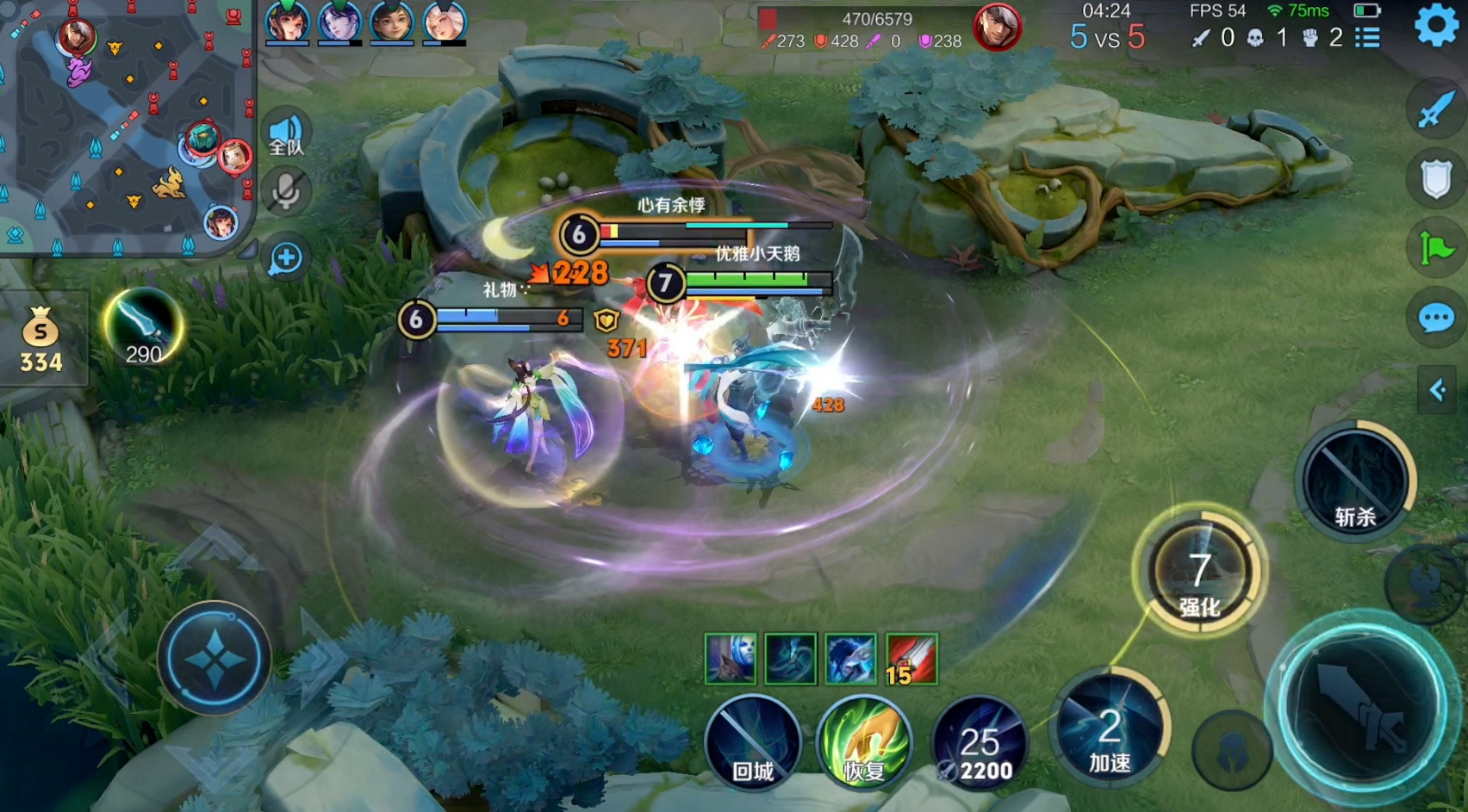
Task: Open the scoreboard list icon
Action: [x=1367, y=38]
